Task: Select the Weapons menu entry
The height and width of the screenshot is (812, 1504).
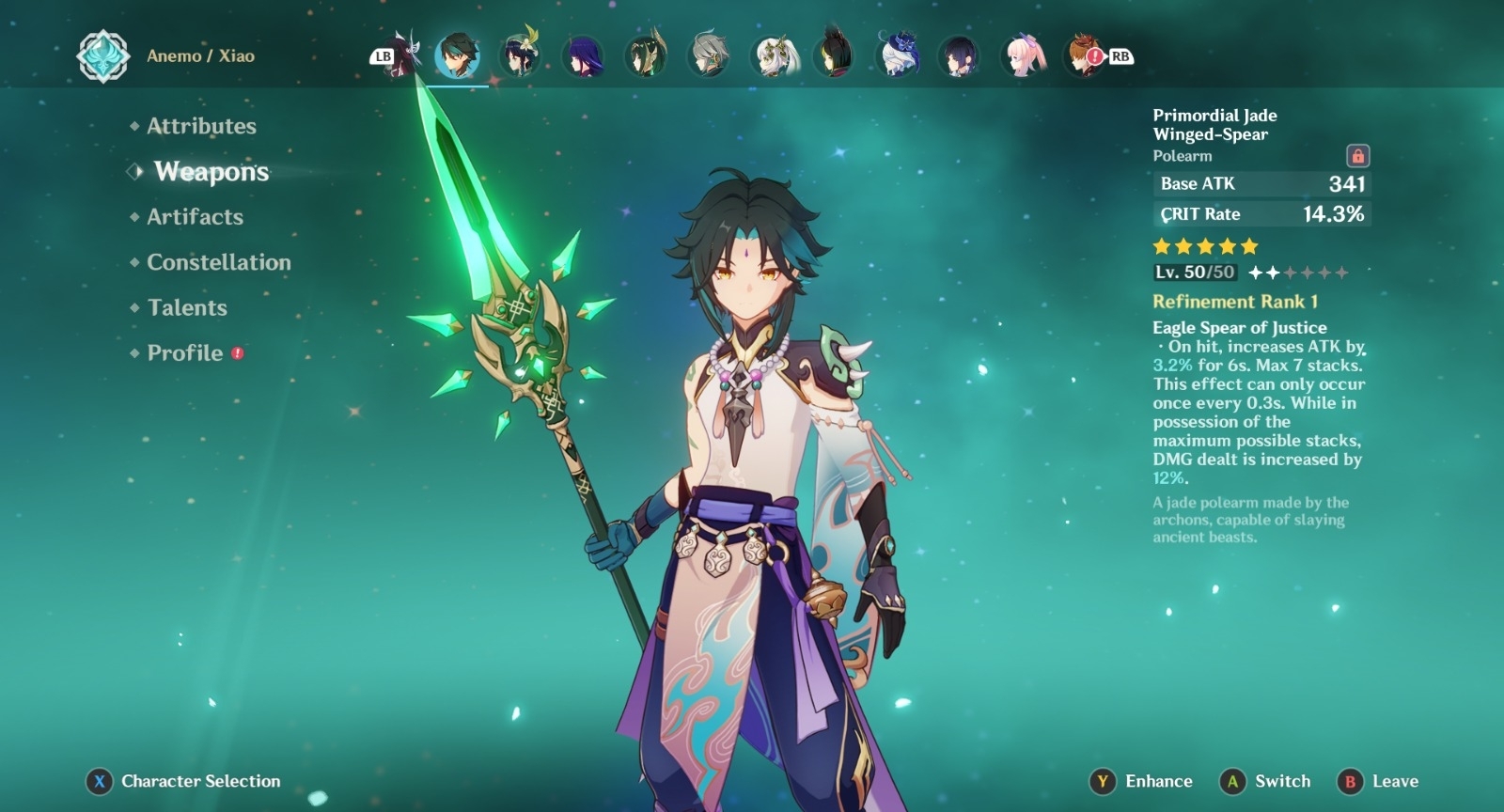Action: pos(211,171)
